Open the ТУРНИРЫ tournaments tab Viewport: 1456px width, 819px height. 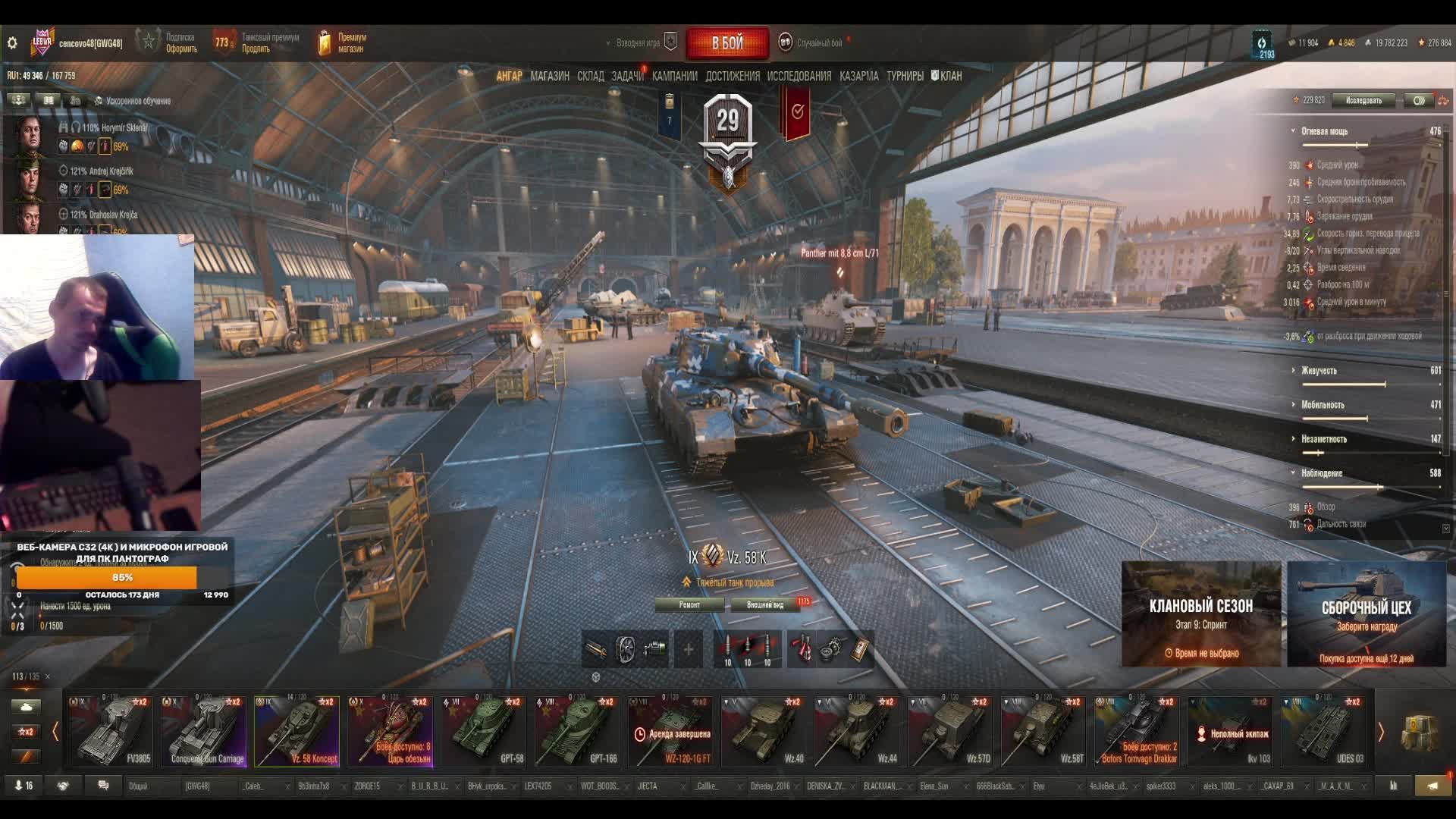click(x=905, y=76)
